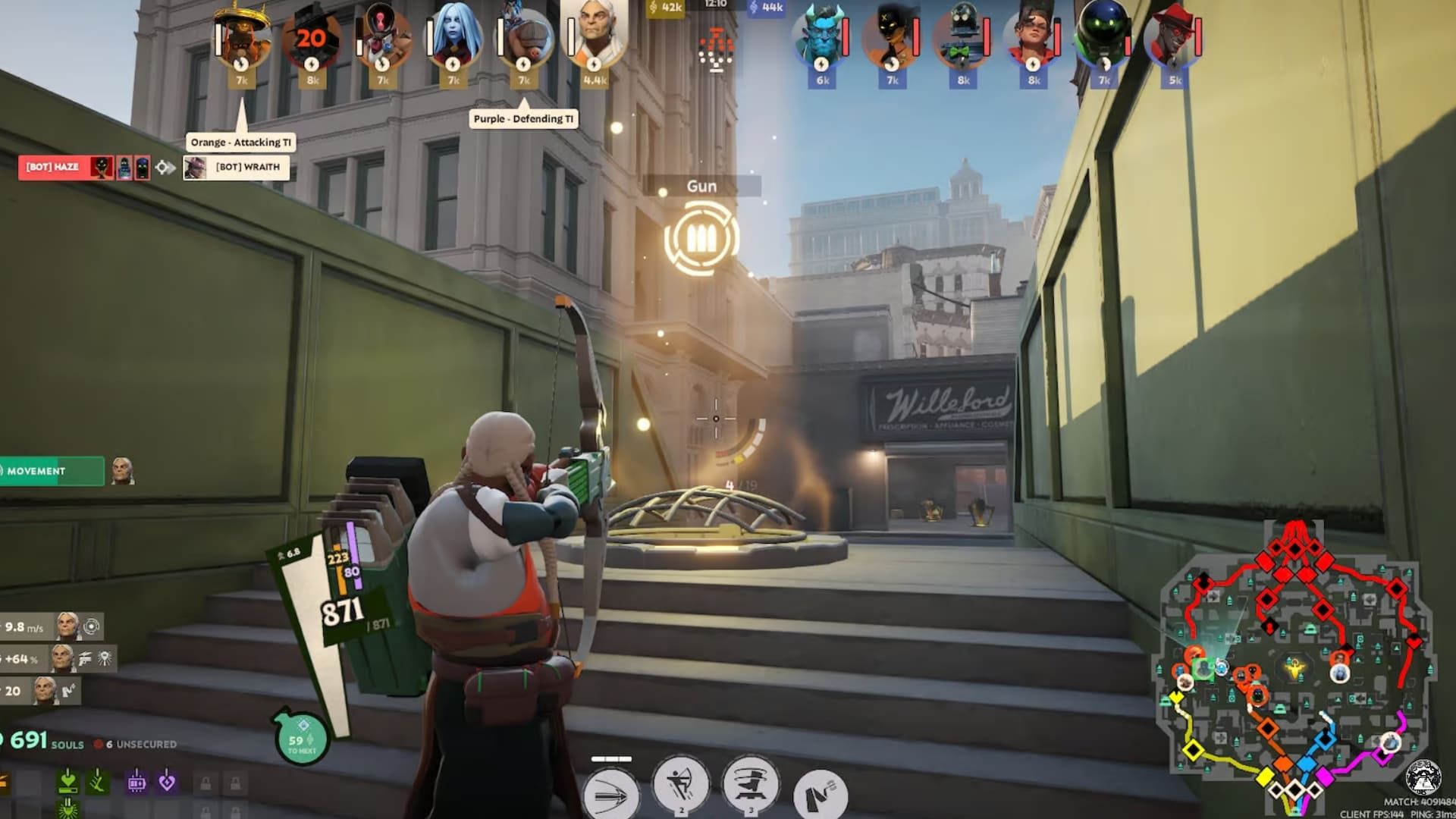The height and width of the screenshot is (819, 1456).
Task: Select the green sprint boot item slot
Action: tap(97, 781)
